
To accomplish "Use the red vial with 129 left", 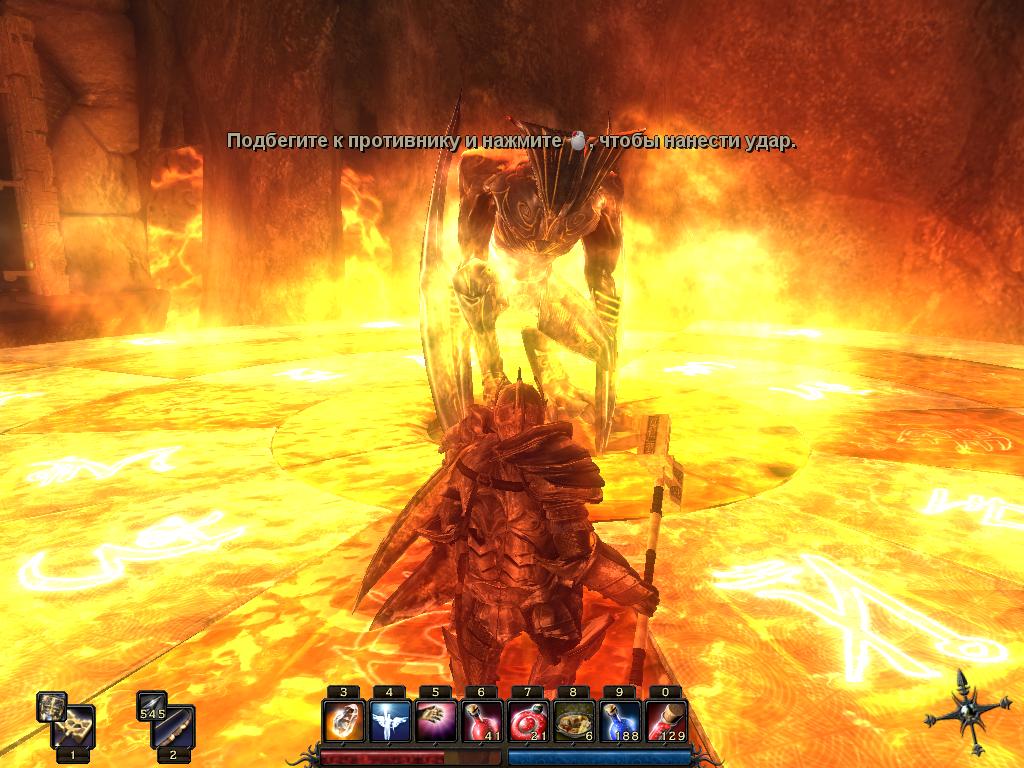I will [665, 720].
